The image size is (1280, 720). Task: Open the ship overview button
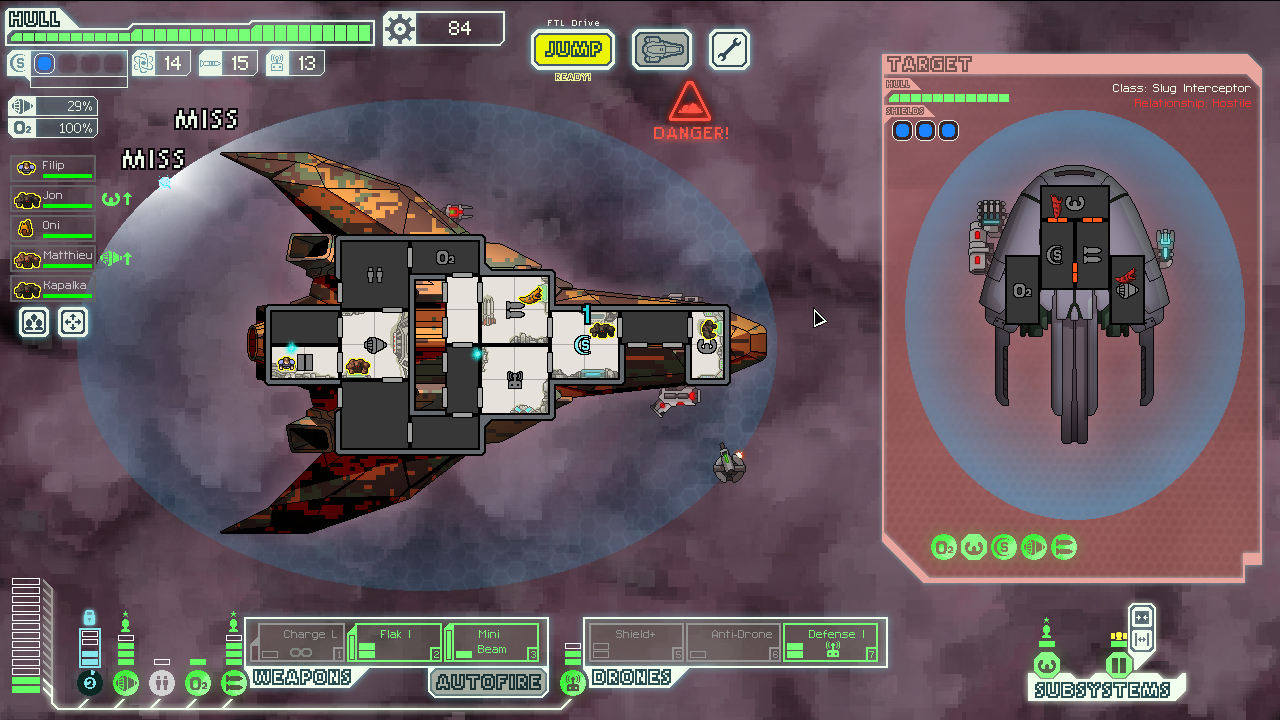point(662,49)
